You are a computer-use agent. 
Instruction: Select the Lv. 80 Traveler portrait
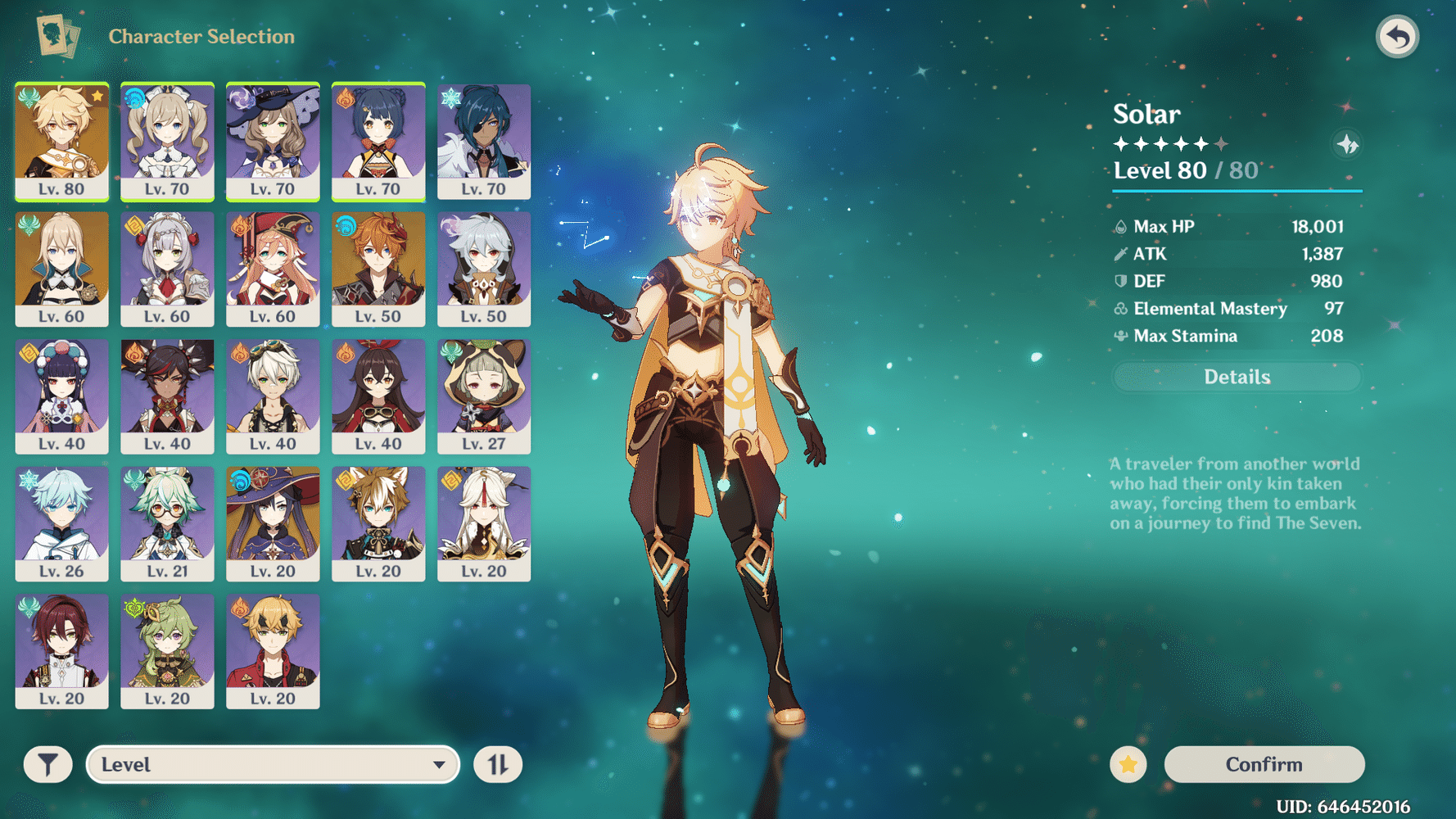(x=62, y=141)
